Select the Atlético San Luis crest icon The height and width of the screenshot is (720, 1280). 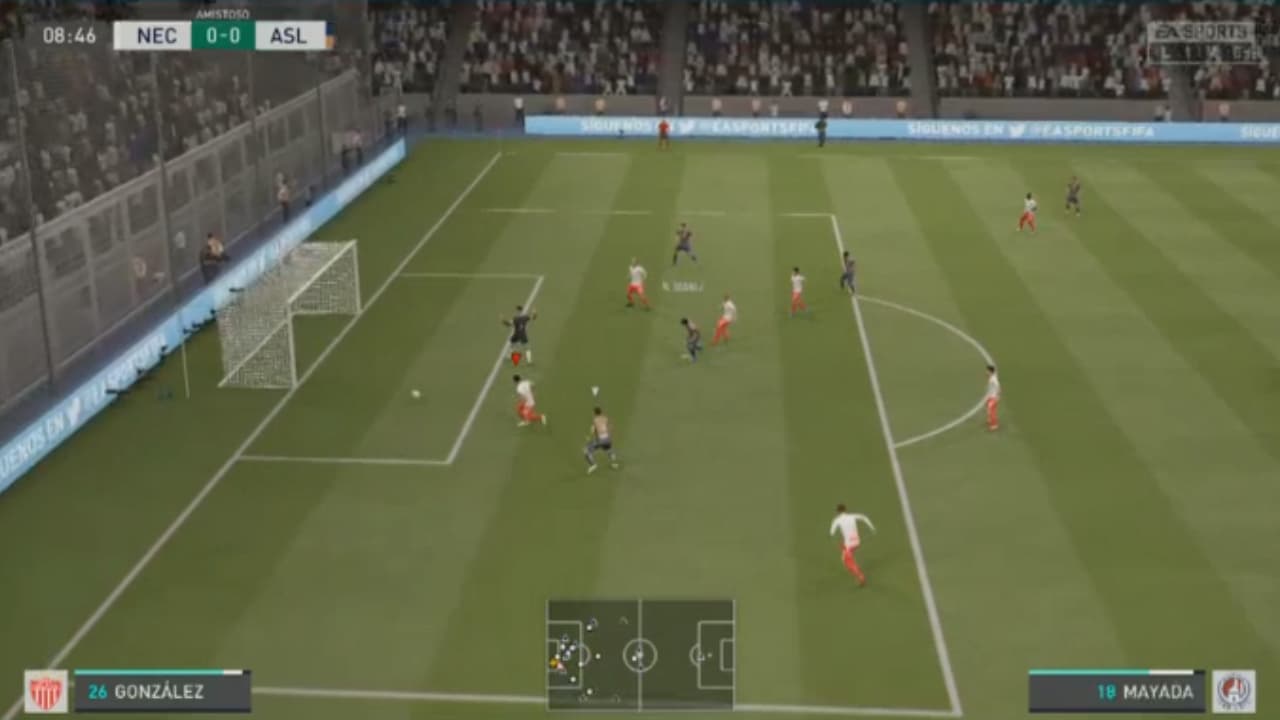point(1233,692)
